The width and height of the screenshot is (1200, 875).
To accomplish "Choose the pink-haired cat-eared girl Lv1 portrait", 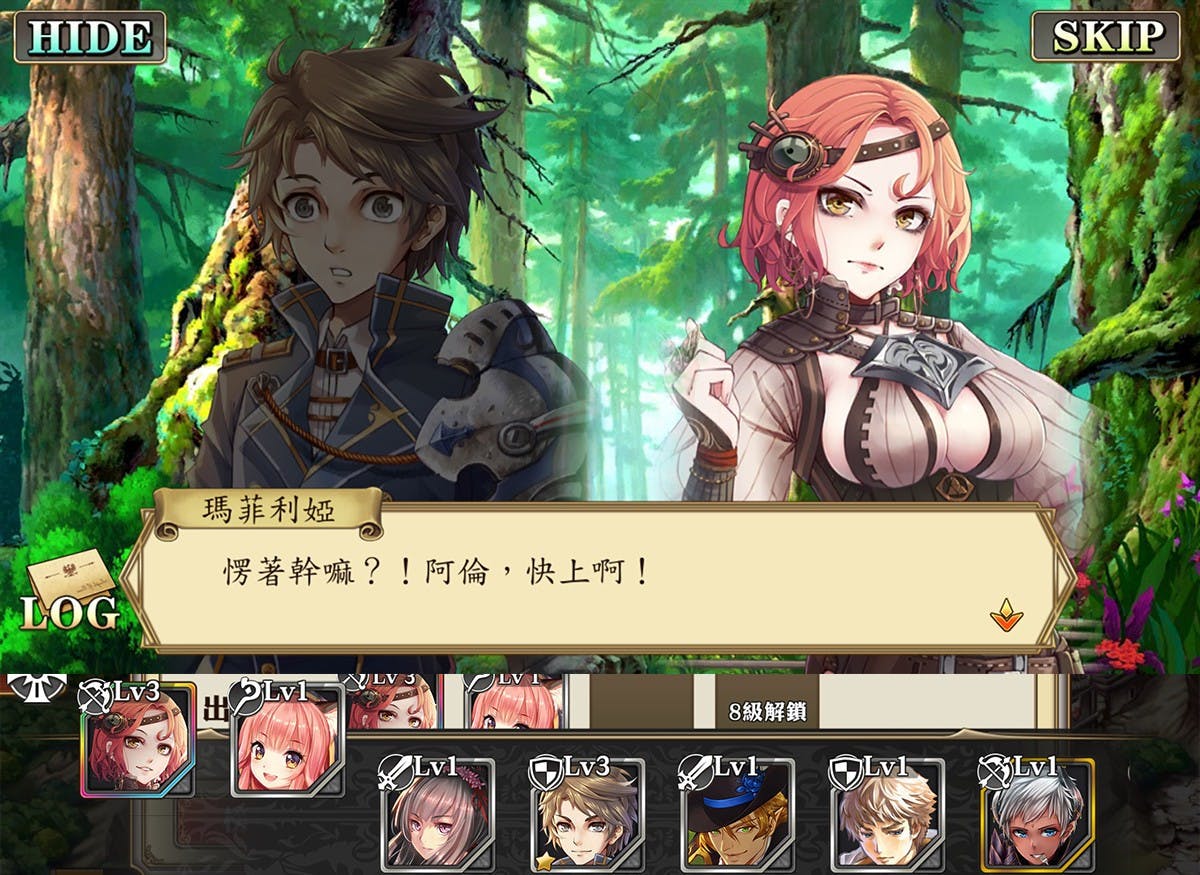I will [289, 742].
